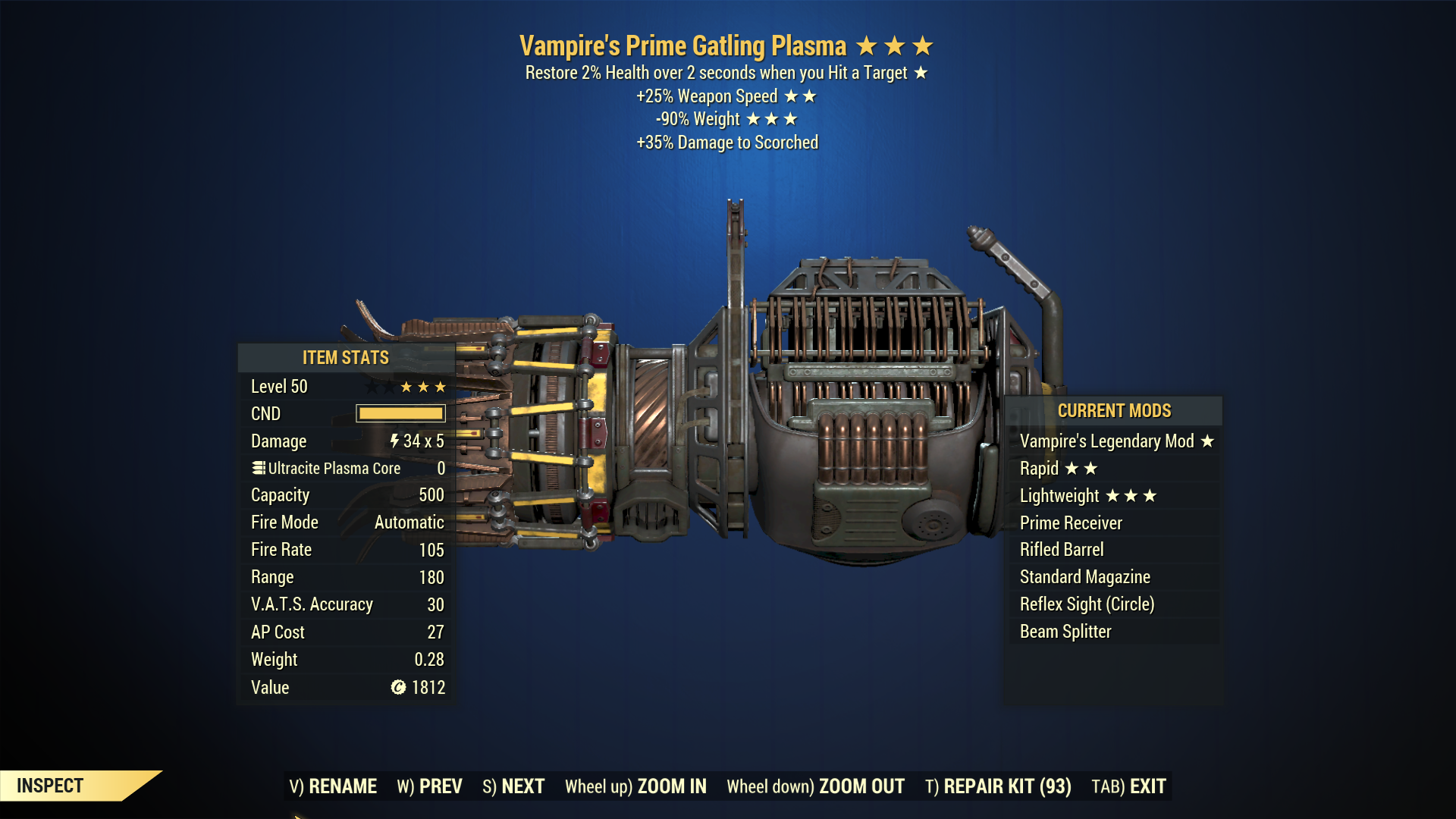1456x819 pixels.
Task: Expand the ITEM STATS panel header
Action: [345, 357]
